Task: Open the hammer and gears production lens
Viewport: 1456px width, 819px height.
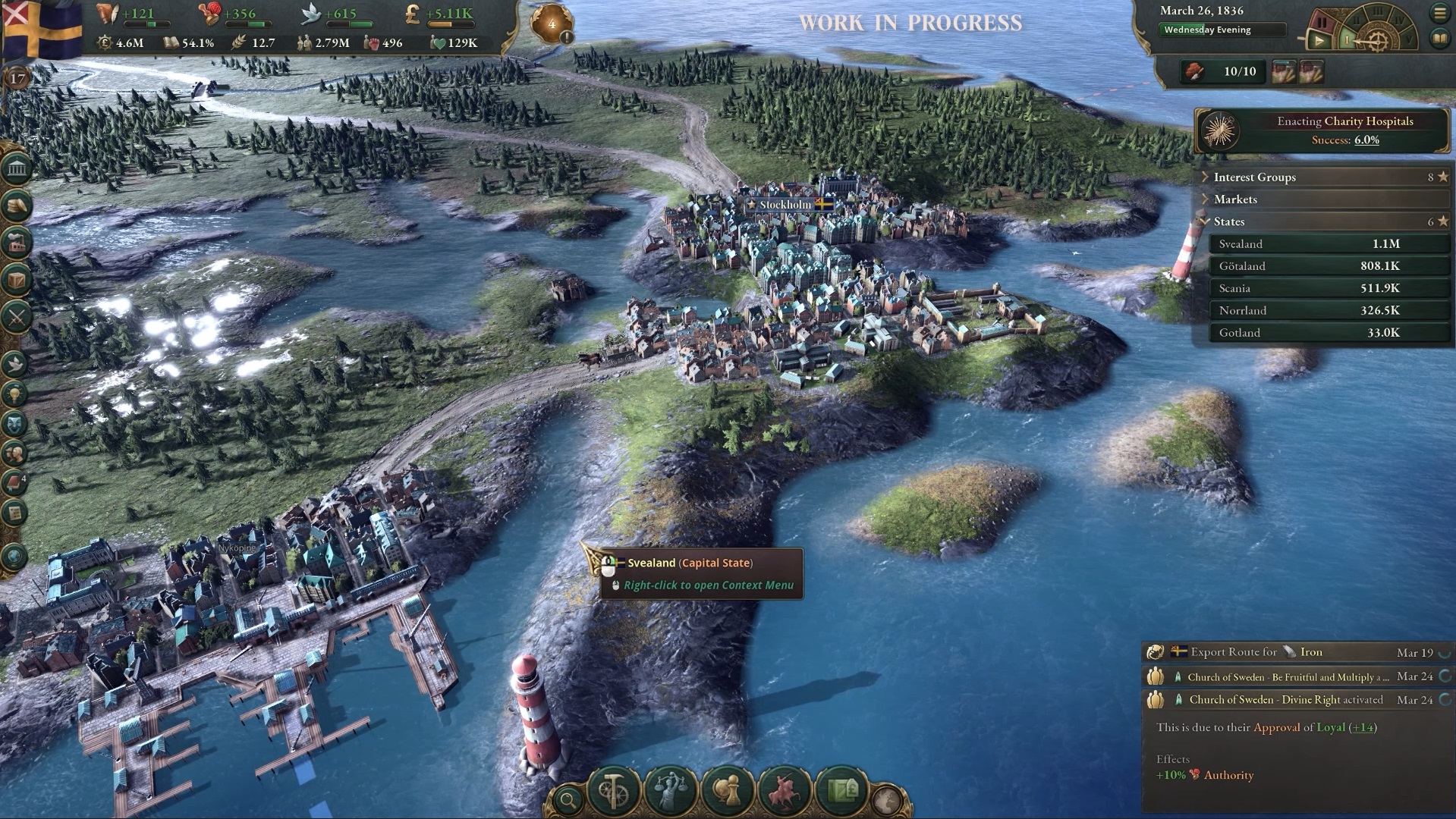Action: tap(614, 791)
